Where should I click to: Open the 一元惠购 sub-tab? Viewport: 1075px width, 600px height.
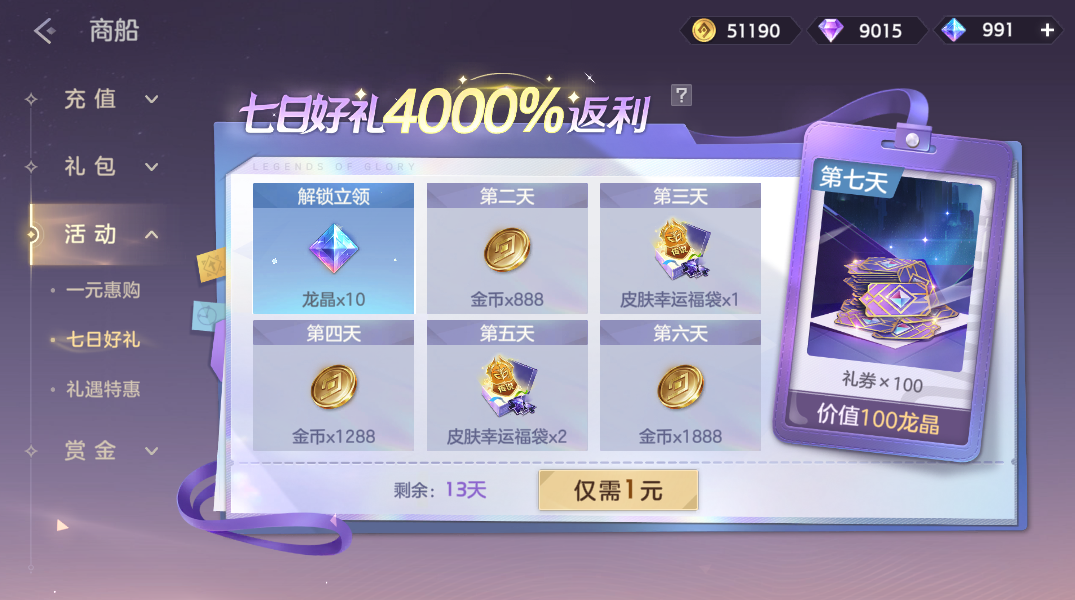[102, 290]
